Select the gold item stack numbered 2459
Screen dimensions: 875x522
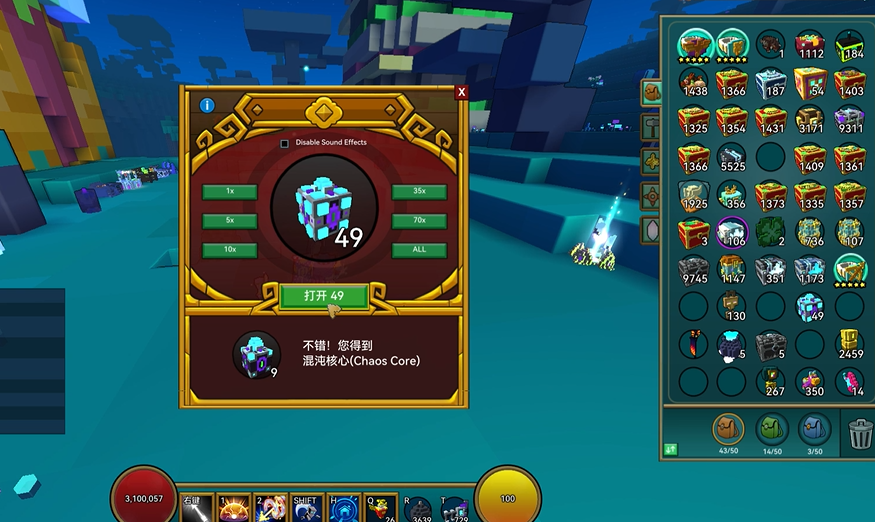[x=849, y=343]
